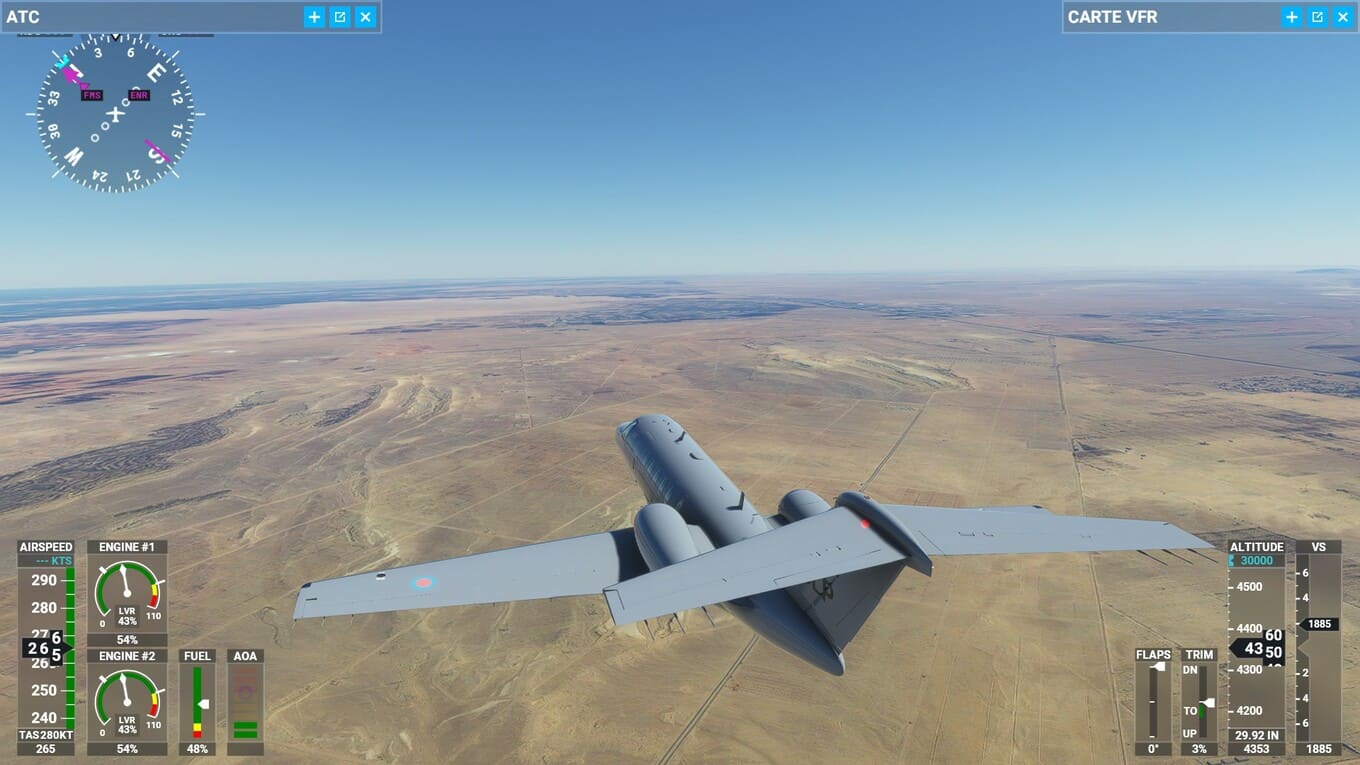The height and width of the screenshot is (765, 1360).
Task: Expand the ATC panel with its plus button
Action: (x=314, y=17)
